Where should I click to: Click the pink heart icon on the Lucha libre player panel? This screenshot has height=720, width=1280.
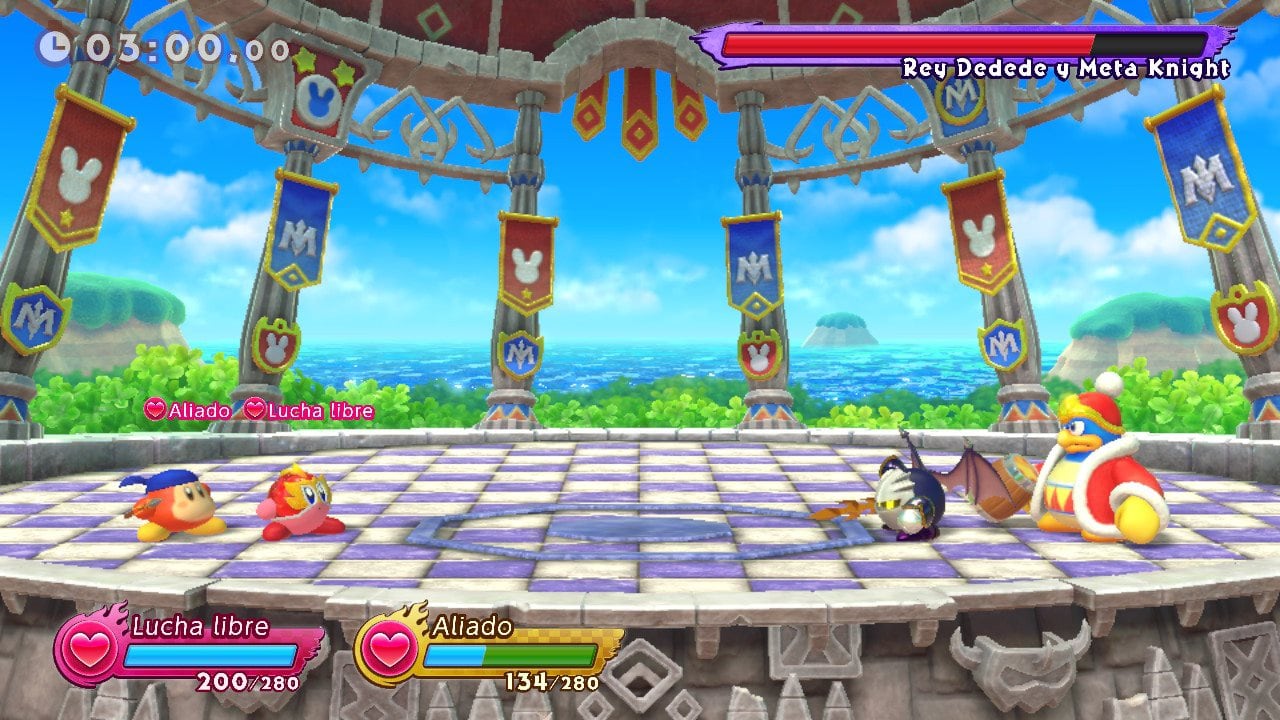88,647
